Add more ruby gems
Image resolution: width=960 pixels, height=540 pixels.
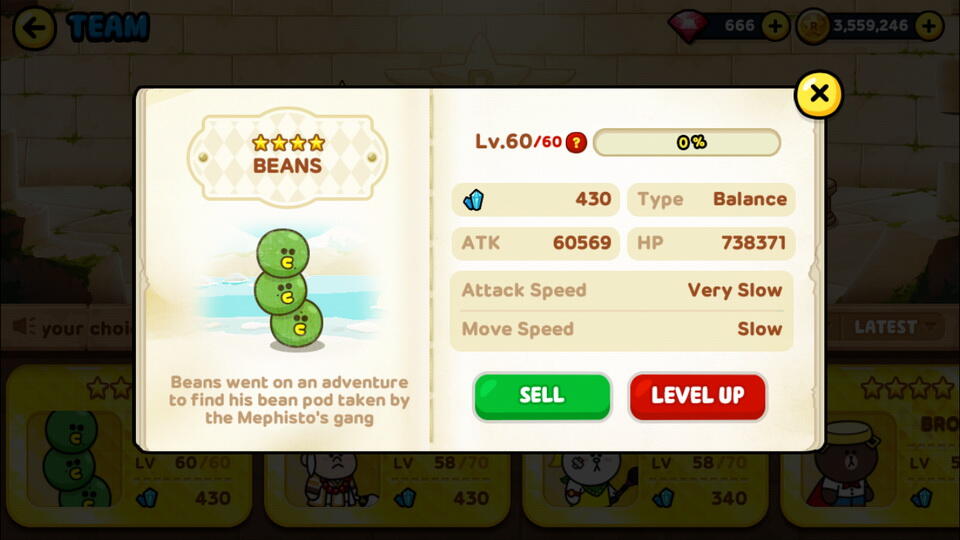pyautogui.click(x=775, y=26)
